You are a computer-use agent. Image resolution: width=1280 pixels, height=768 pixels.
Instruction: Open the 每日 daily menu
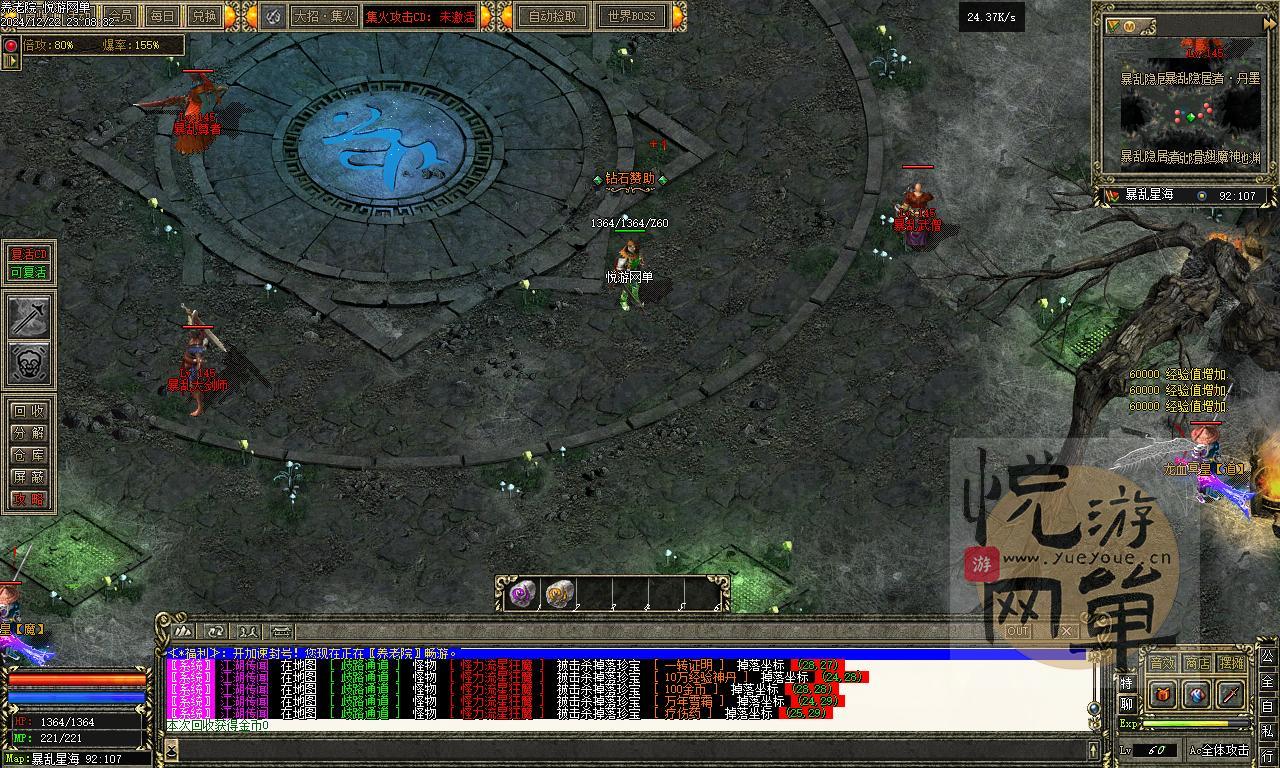tap(162, 16)
